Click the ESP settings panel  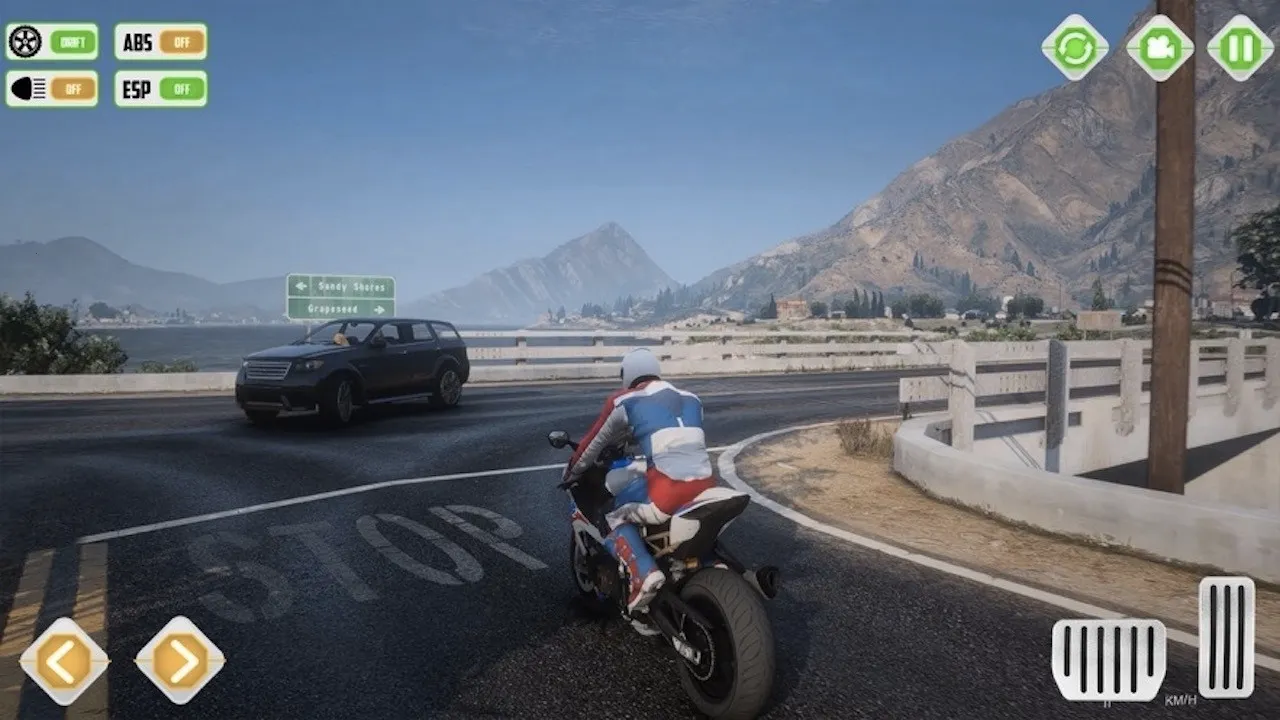[159, 89]
